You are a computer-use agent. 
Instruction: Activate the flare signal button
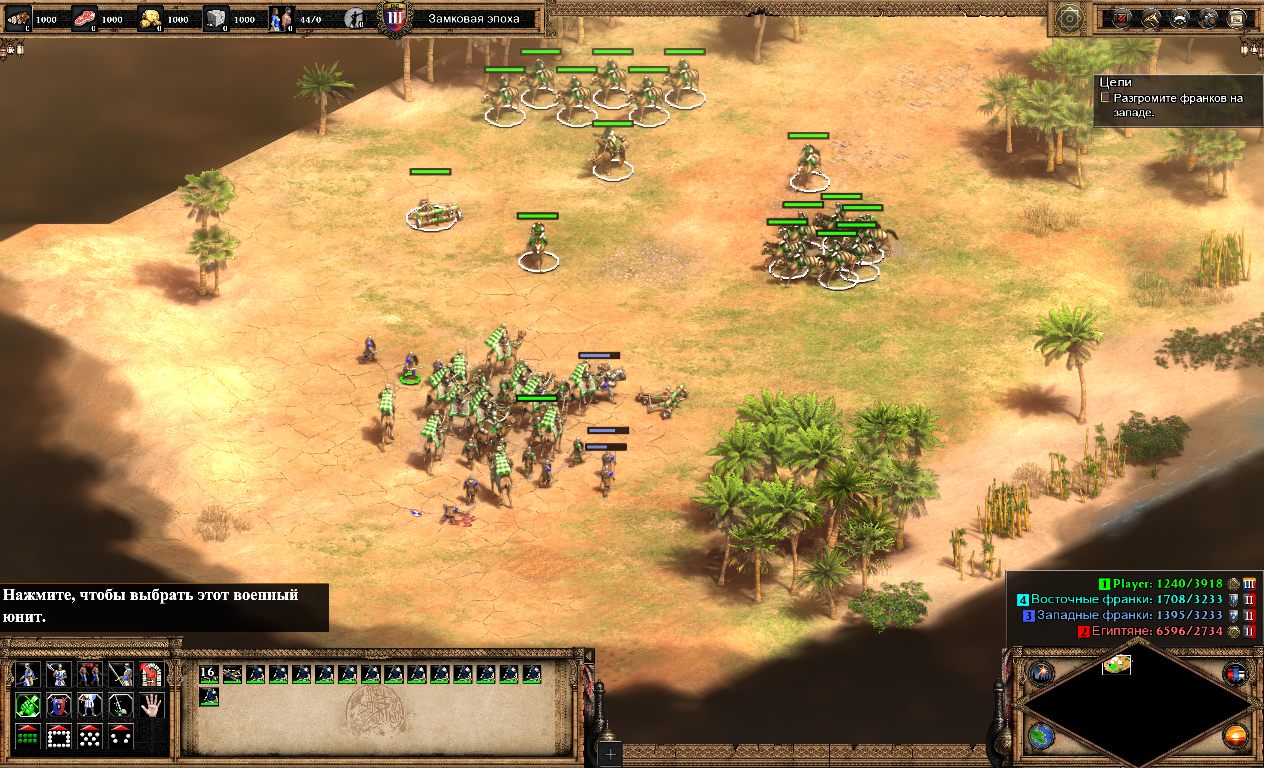click(1041, 673)
